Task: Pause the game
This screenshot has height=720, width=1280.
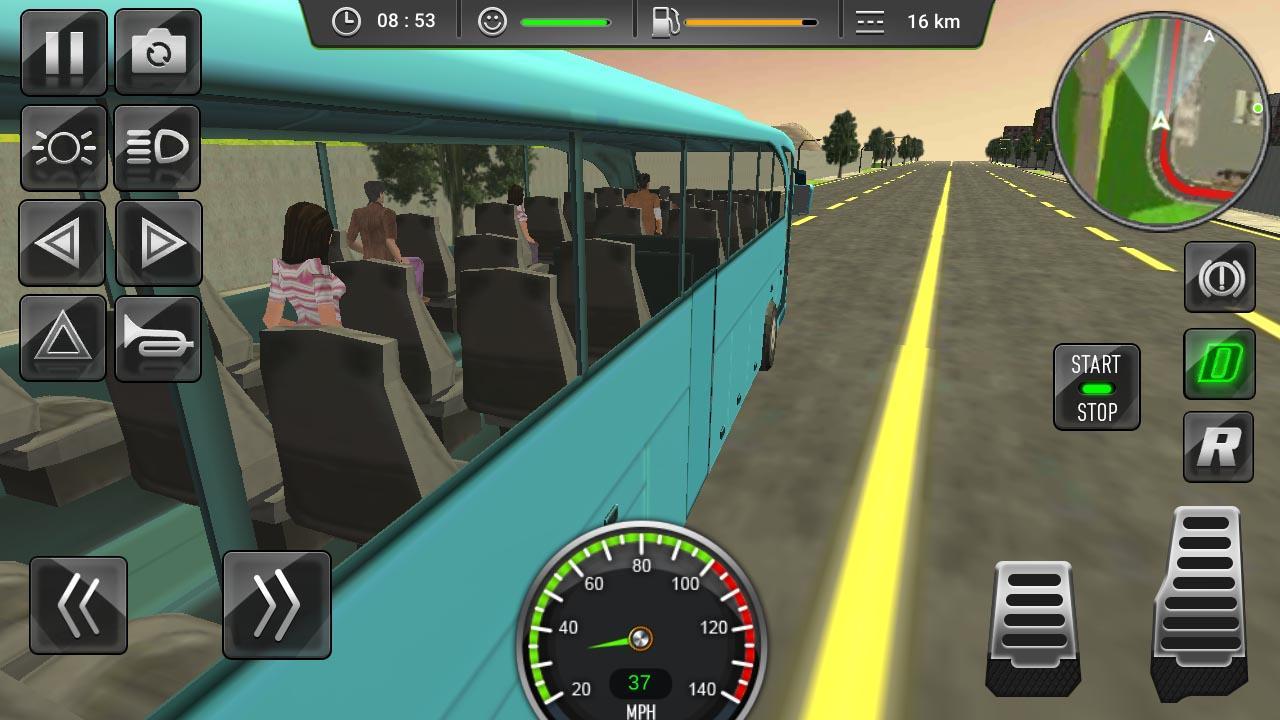Action: [62, 52]
